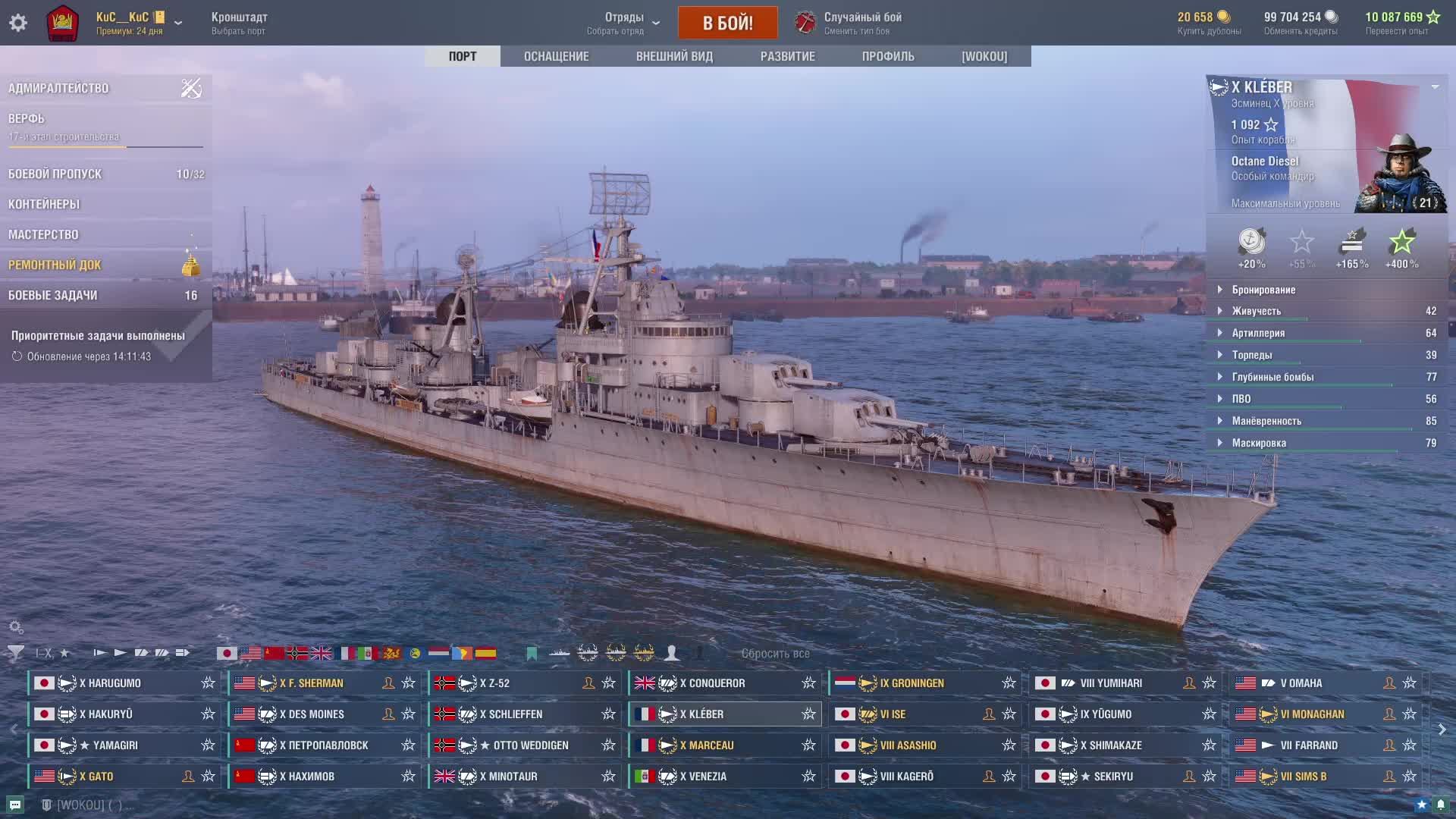Change battle type from Случайный бой

click(x=862, y=23)
